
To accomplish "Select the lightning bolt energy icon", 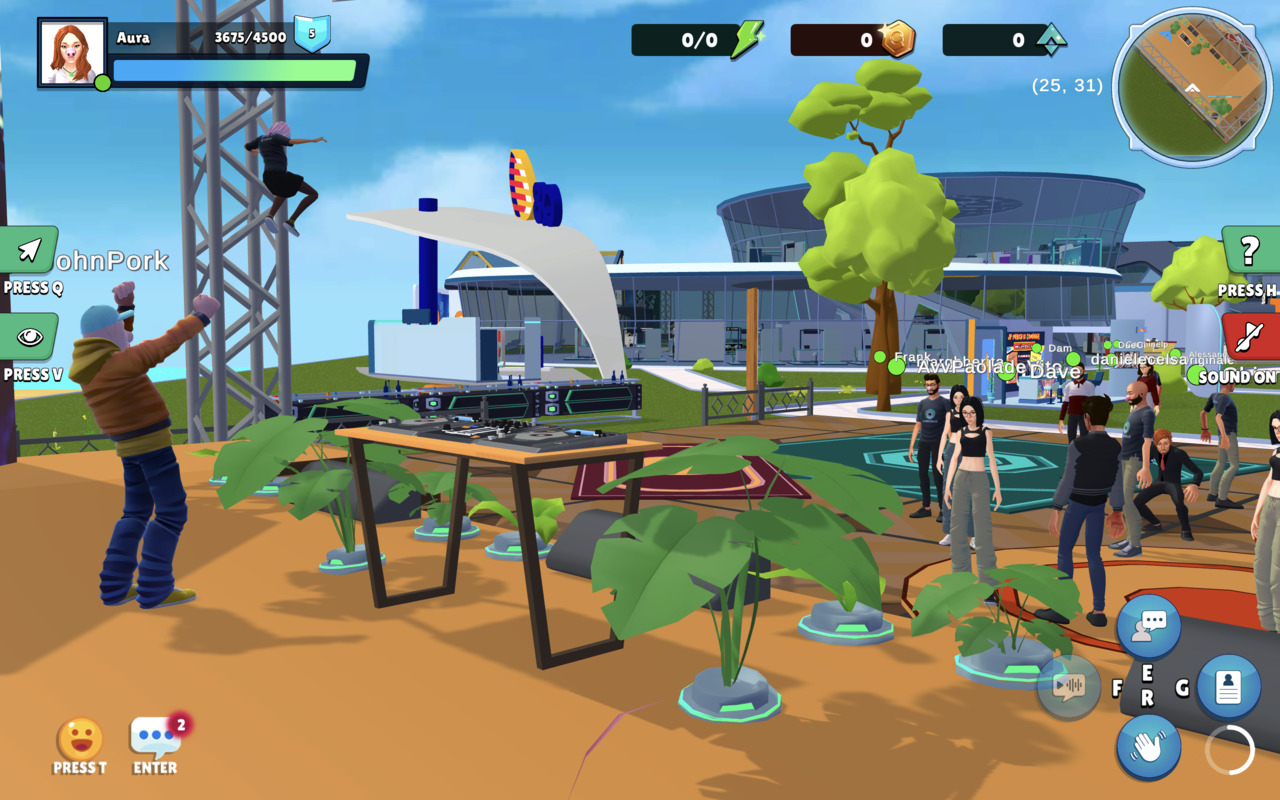I will (746, 40).
